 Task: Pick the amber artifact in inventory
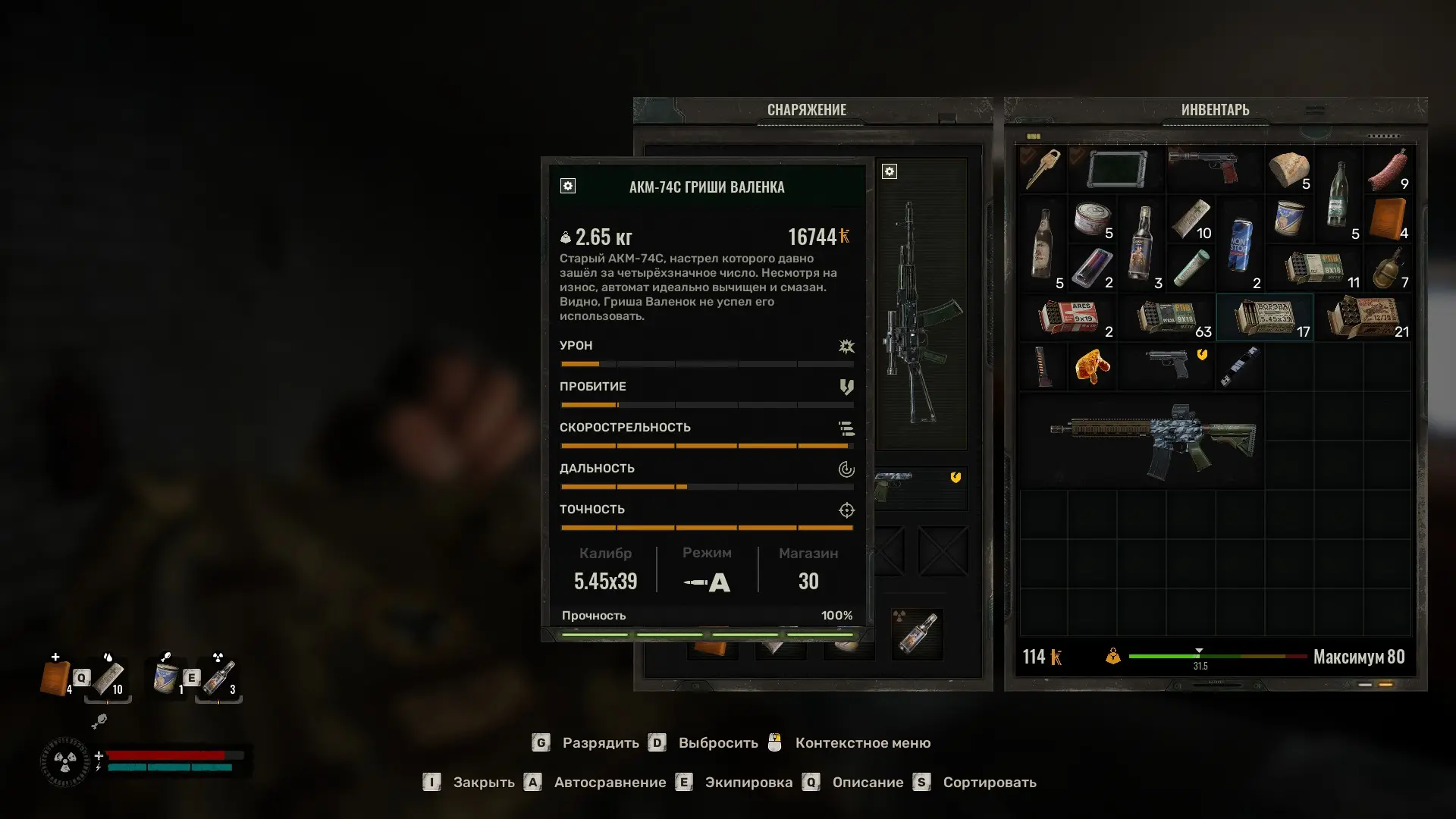(x=1092, y=366)
